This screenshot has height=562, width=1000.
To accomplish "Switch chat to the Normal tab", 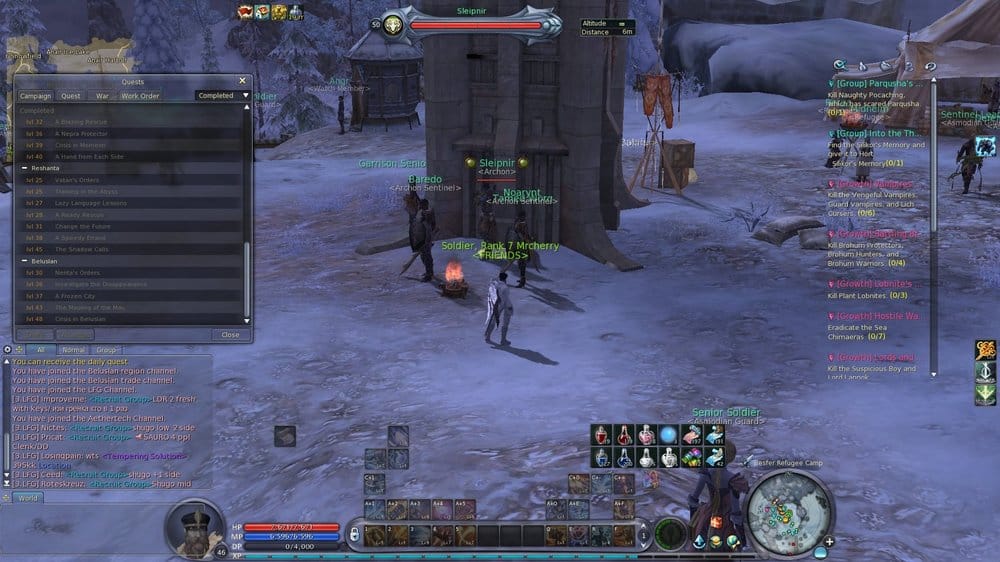I will [73, 350].
